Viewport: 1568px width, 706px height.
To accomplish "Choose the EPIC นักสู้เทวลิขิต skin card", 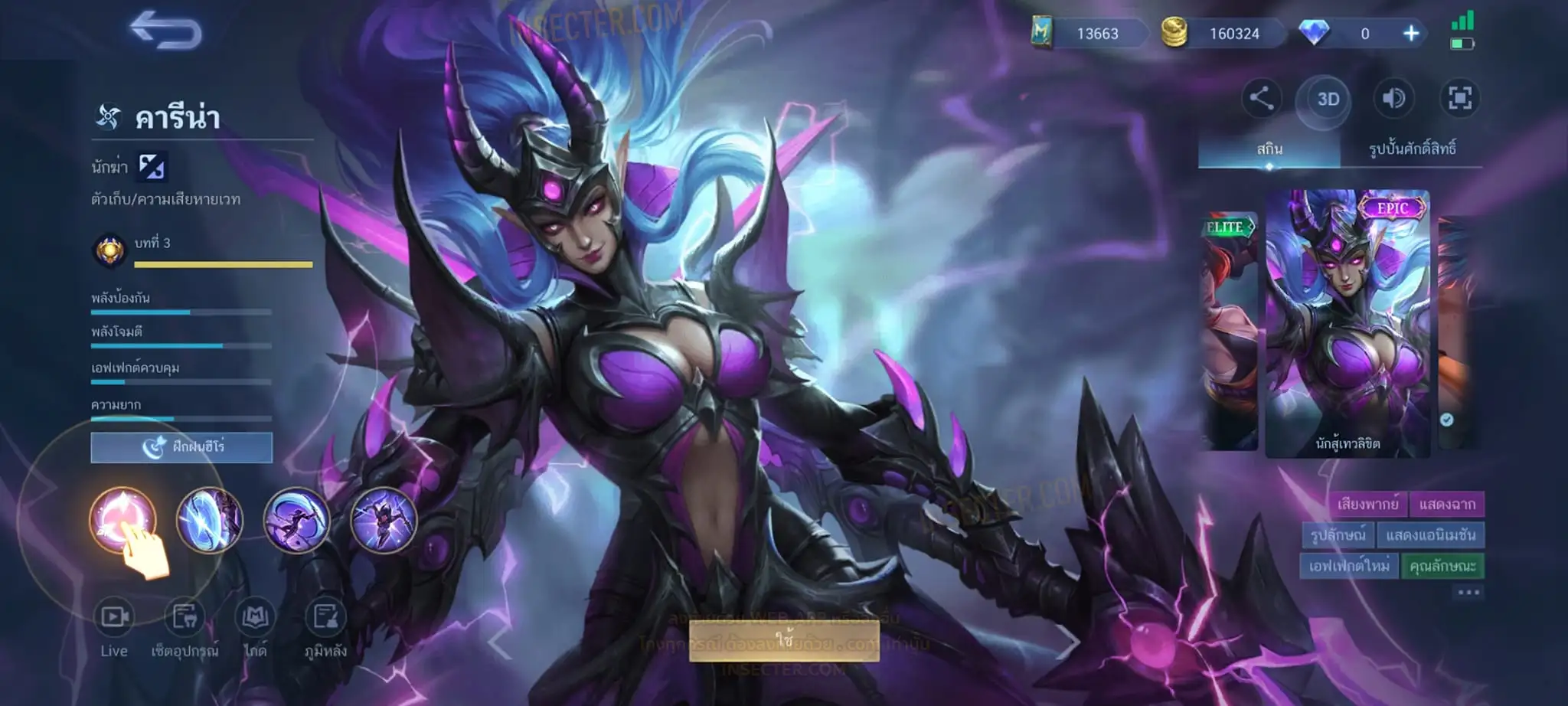I will [x=1347, y=323].
